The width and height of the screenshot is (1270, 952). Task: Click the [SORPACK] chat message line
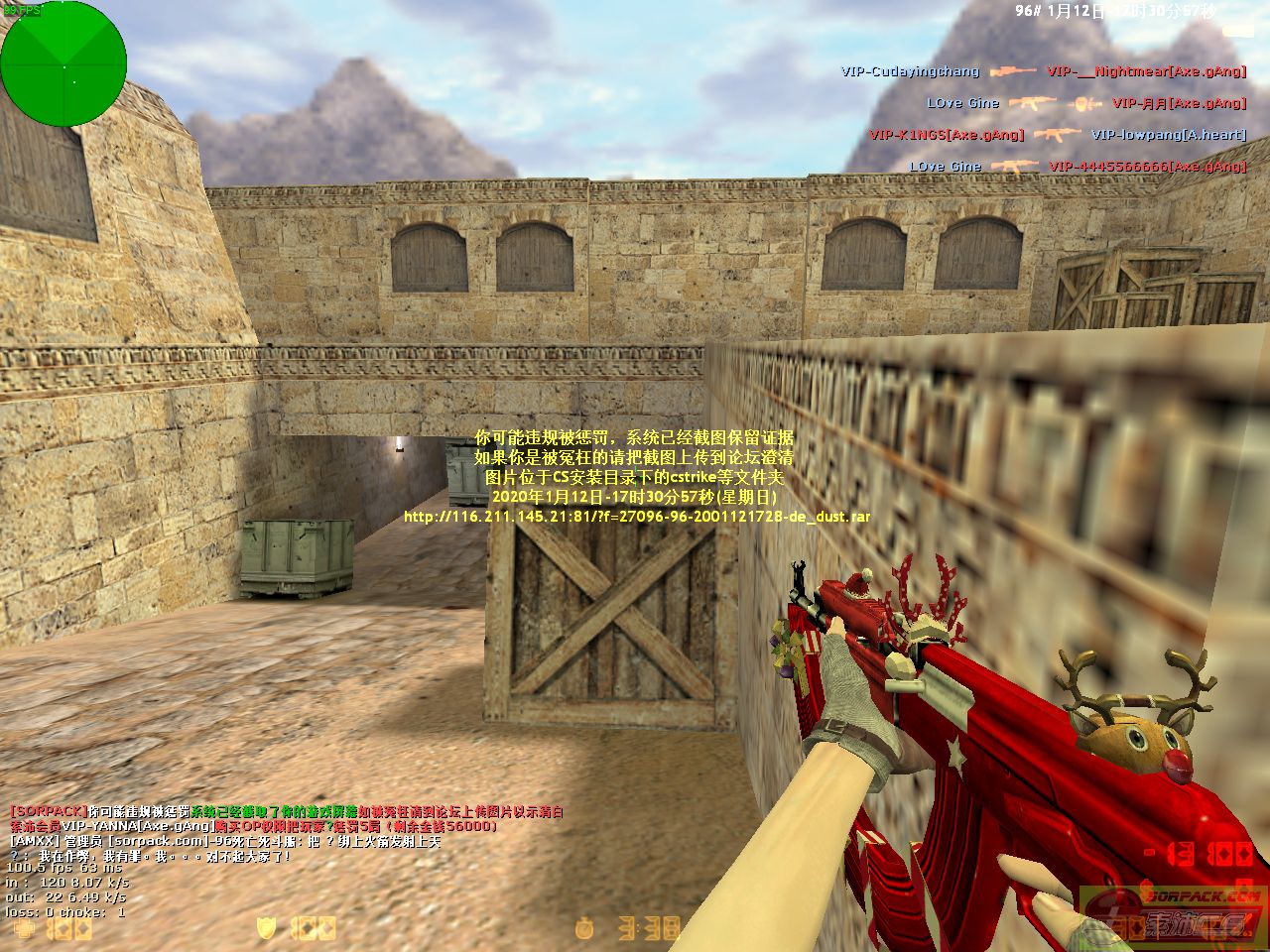tap(286, 811)
